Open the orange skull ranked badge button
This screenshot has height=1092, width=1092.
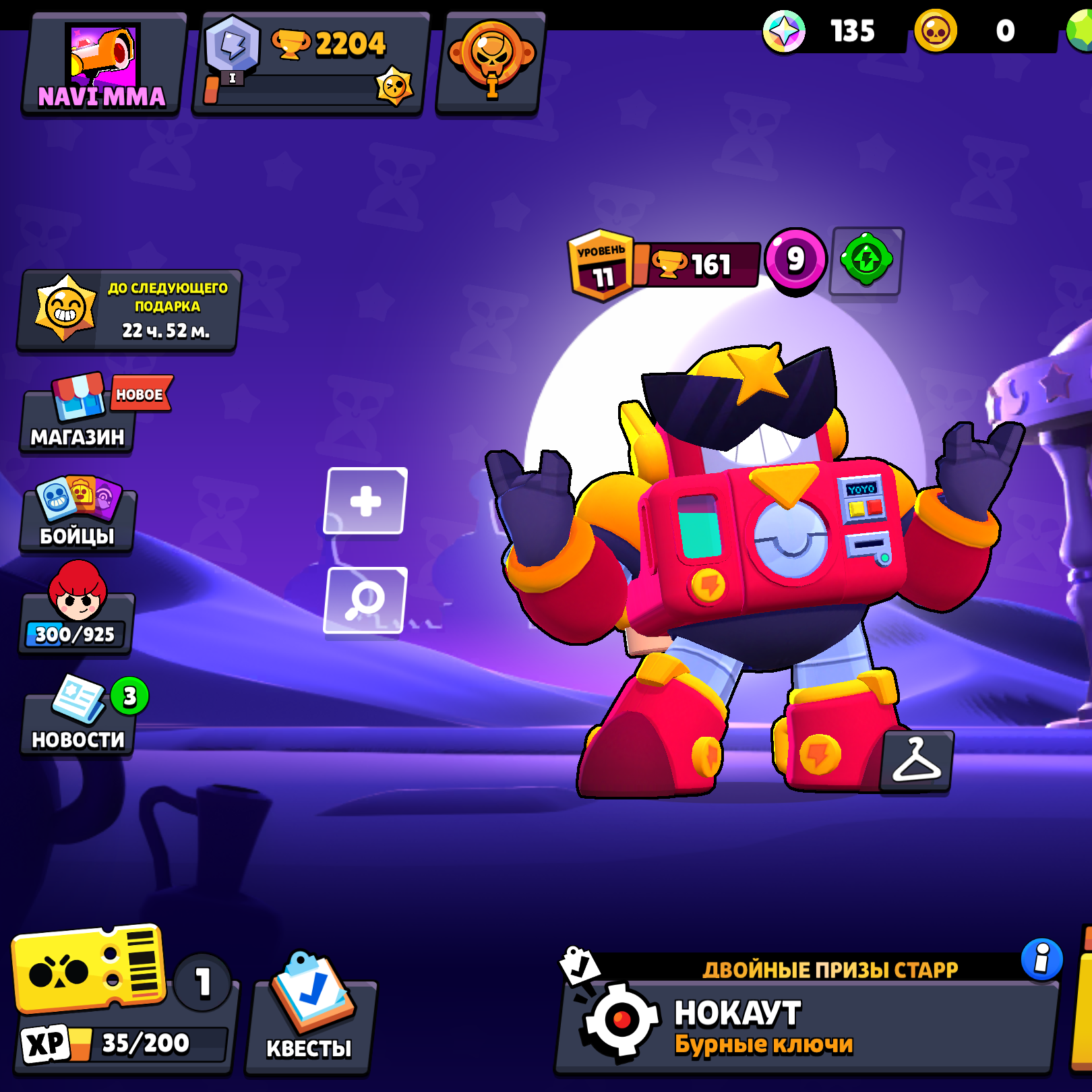[490, 63]
